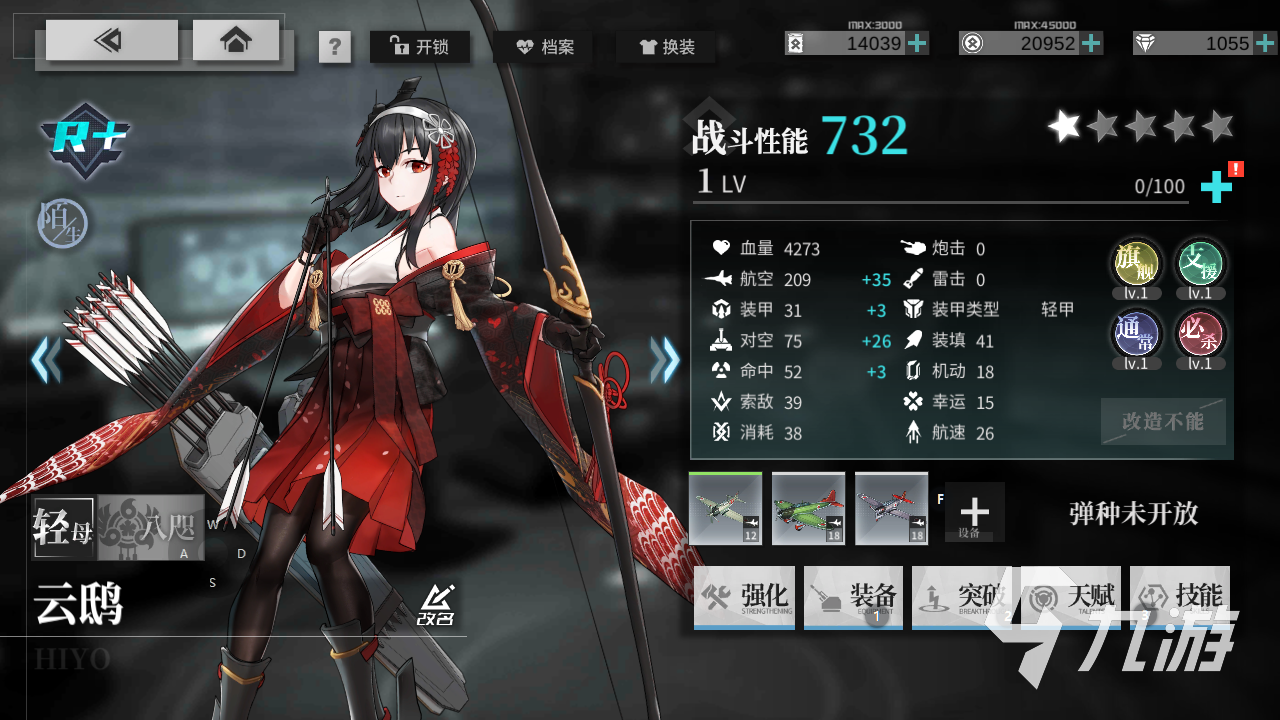This screenshot has width=1280, height=720.
Task: Select the green aircraft equipment slot
Action: pos(808,508)
